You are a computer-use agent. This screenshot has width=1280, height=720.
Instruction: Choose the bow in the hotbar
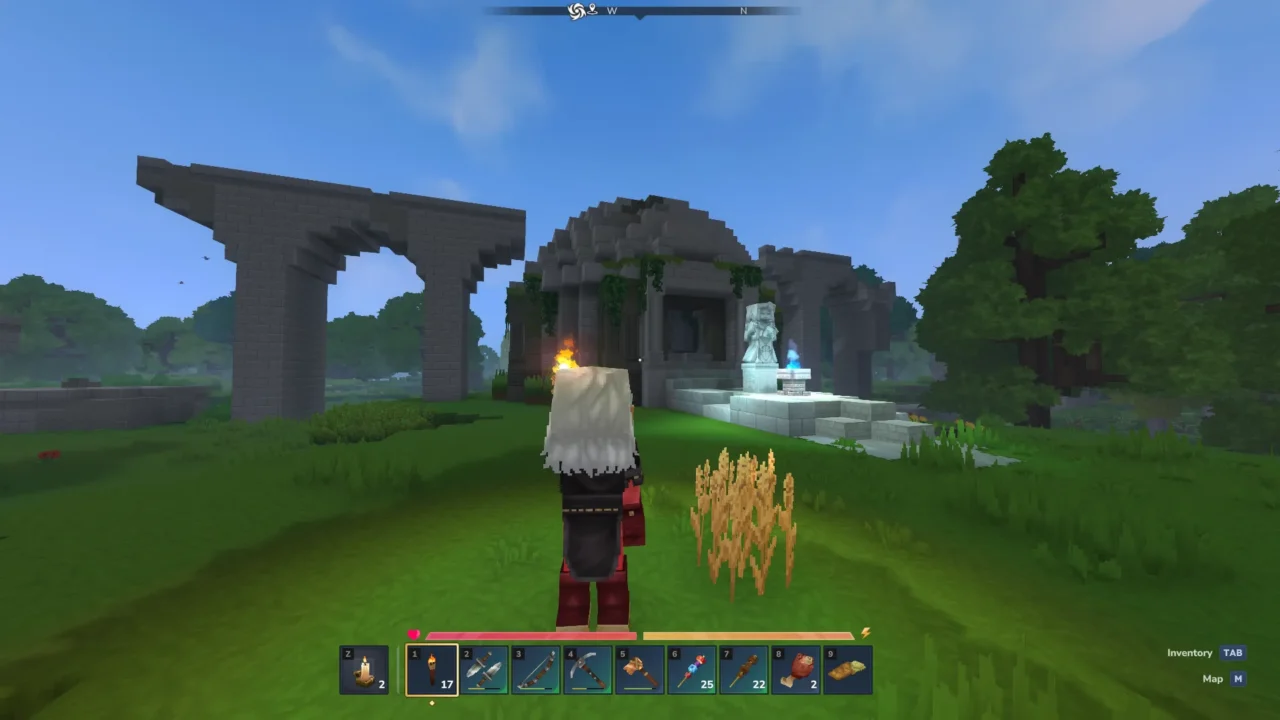click(536, 670)
